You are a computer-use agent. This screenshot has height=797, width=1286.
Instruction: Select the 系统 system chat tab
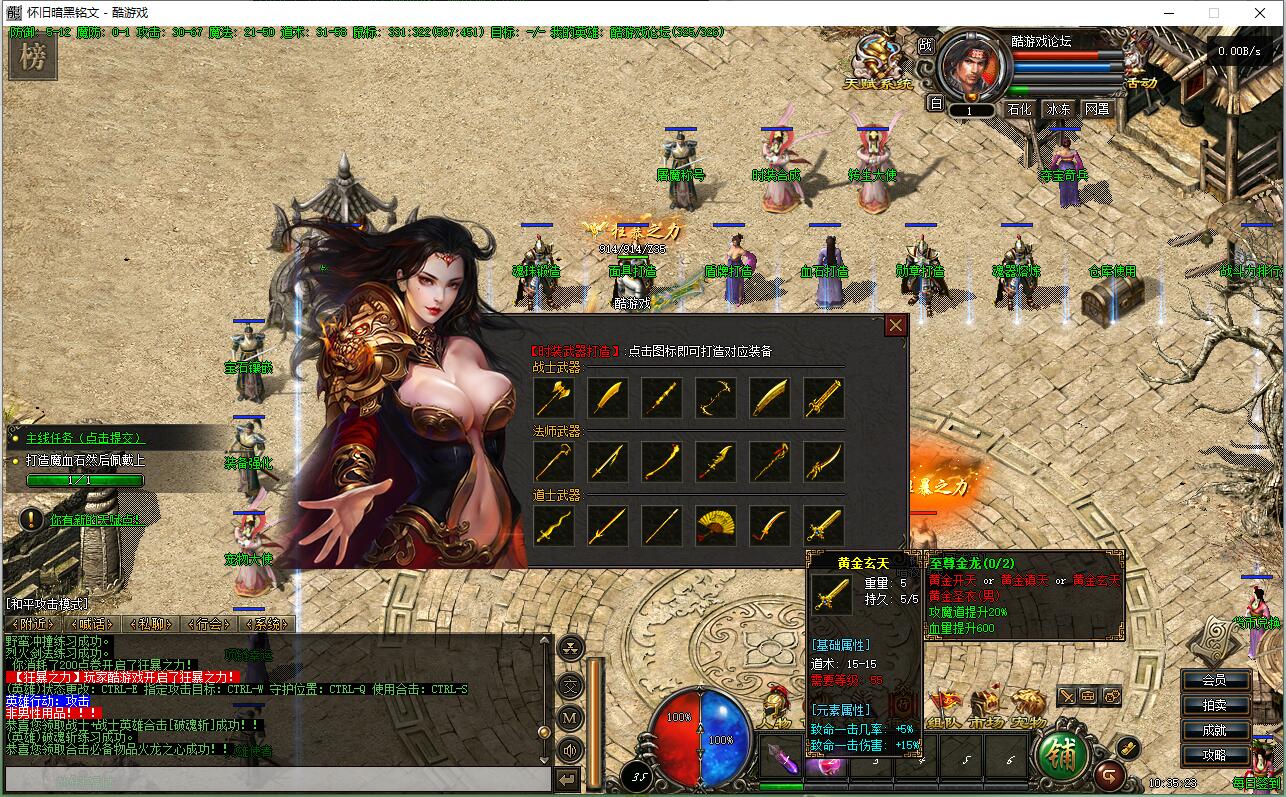267,624
